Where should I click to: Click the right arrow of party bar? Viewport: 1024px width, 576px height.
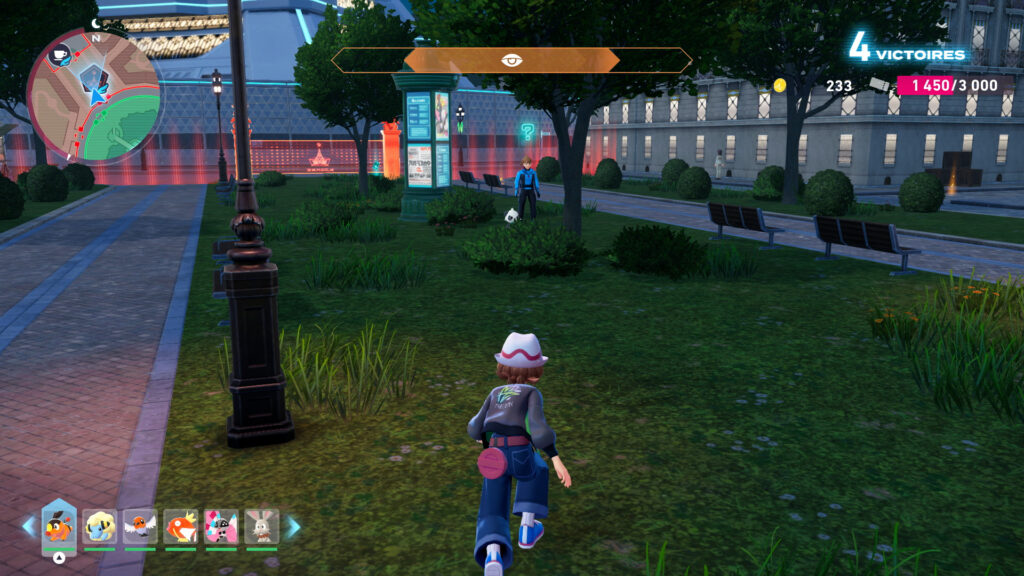[293, 526]
